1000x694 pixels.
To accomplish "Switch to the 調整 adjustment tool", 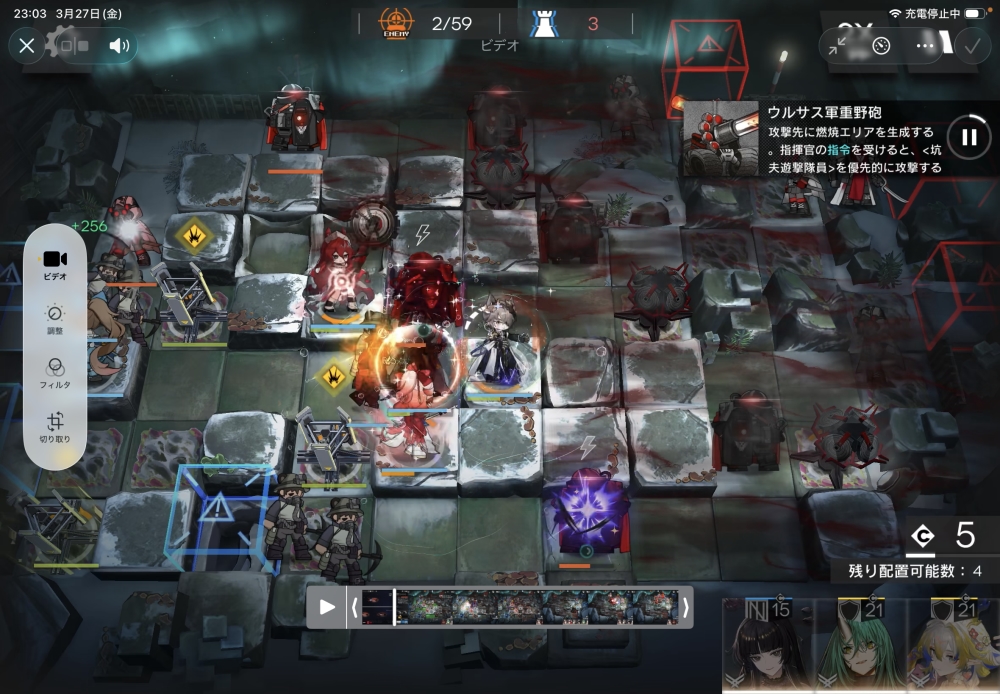I will click(55, 320).
